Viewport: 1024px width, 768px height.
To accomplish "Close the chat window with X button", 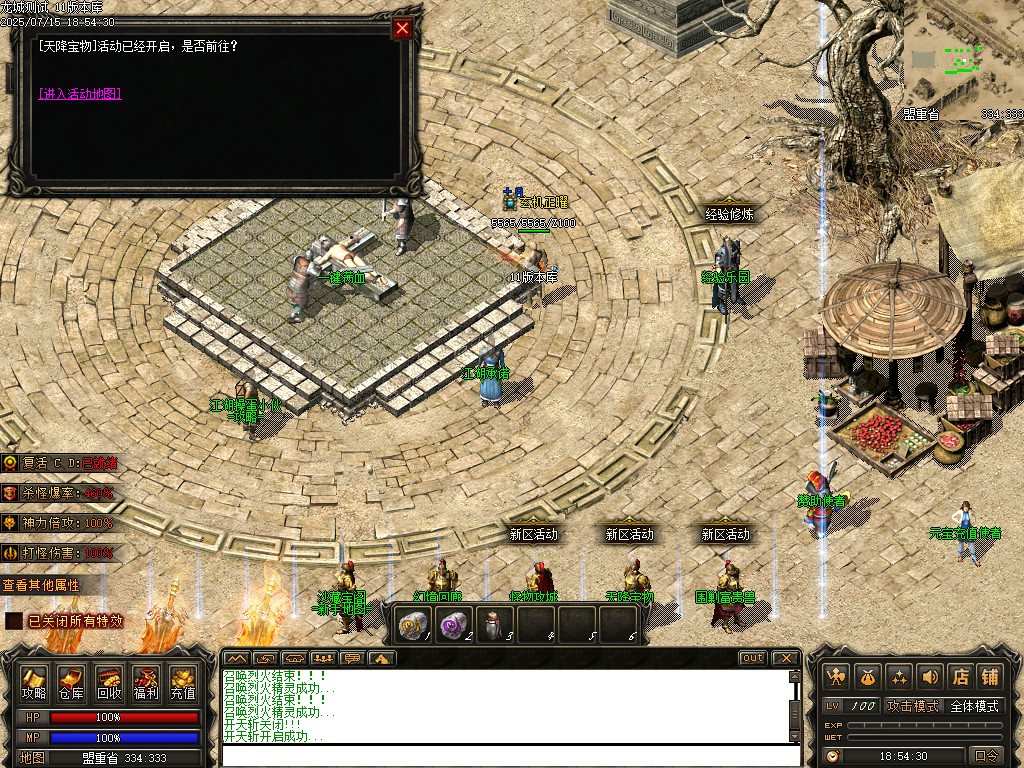I will (x=786, y=658).
